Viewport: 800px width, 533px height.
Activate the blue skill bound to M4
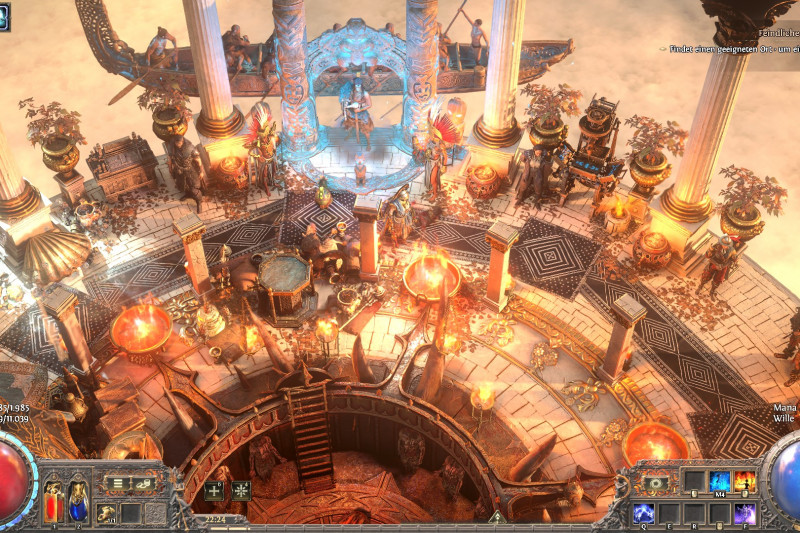click(x=720, y=482)
